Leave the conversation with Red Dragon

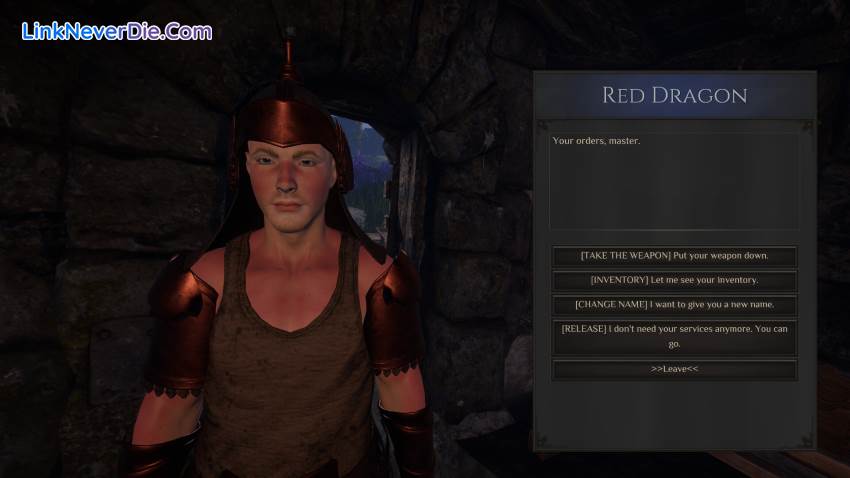[x=674, y=369]
